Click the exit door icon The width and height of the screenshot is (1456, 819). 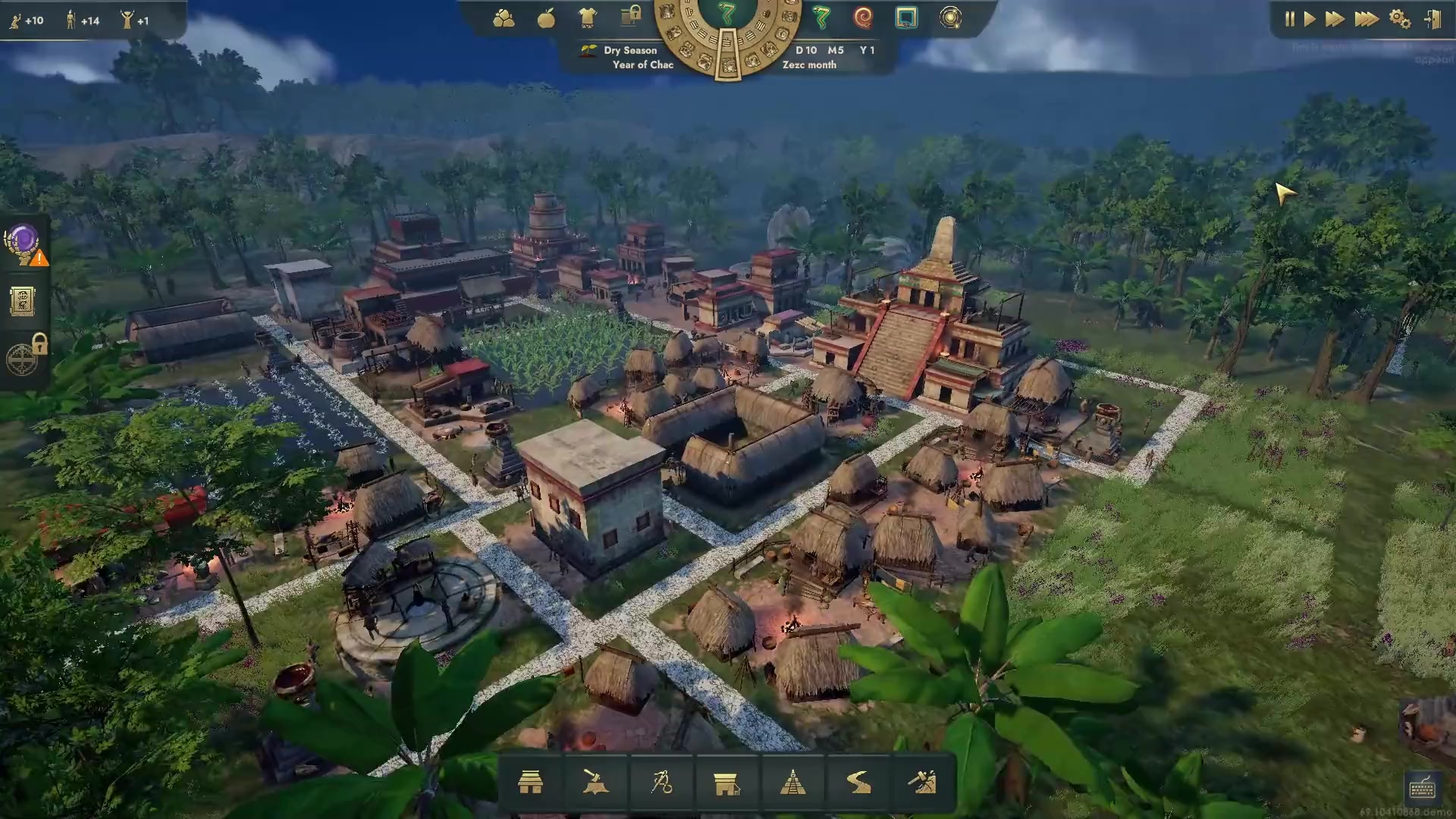point(1432,20)
